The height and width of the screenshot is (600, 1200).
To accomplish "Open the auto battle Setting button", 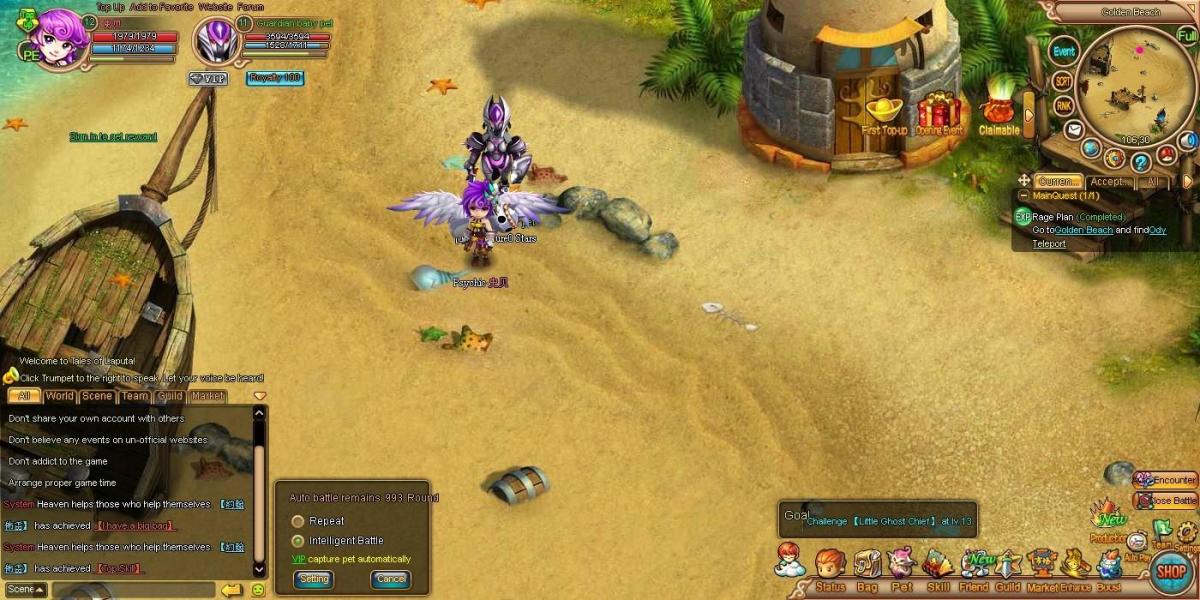I will point(313,579).
